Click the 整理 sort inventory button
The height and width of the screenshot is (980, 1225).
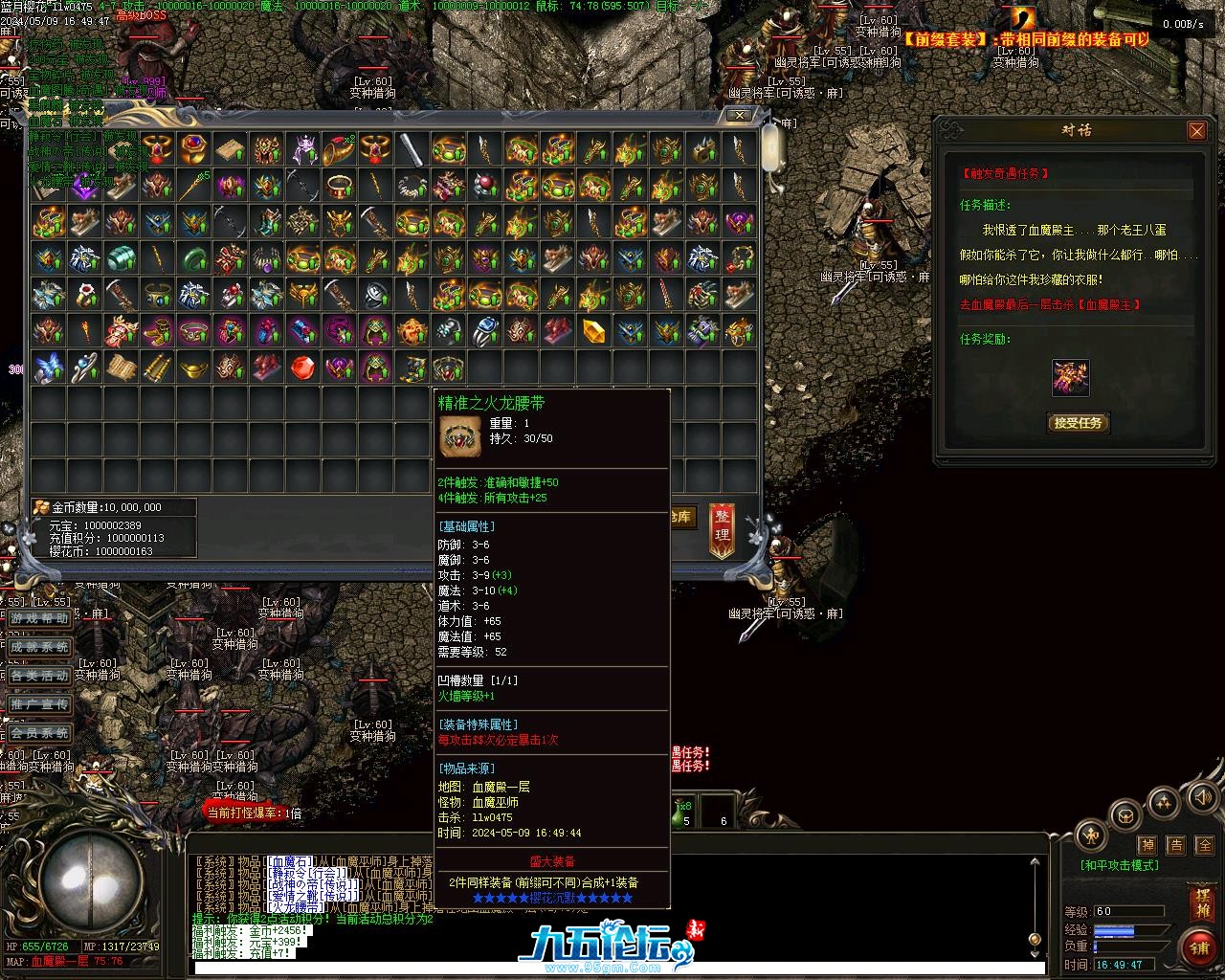[x=723, y=528]
